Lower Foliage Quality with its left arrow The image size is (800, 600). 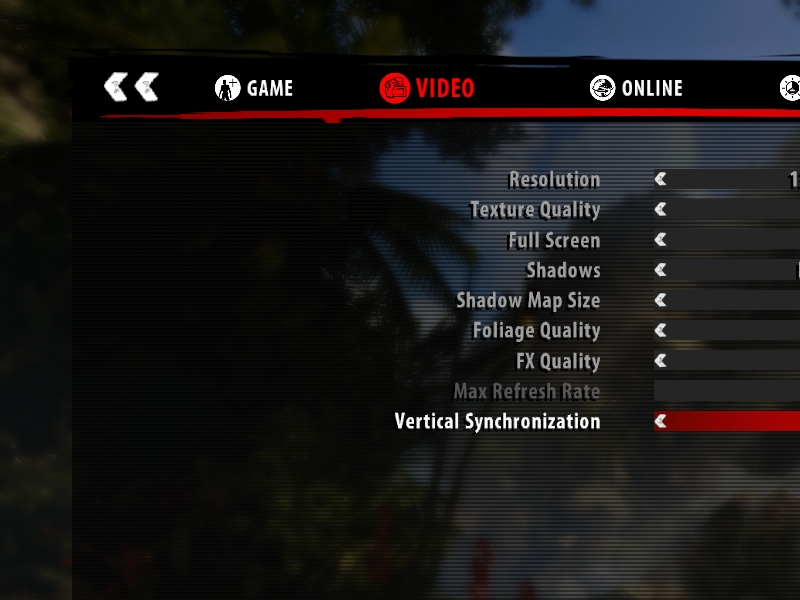click(660, 330)
